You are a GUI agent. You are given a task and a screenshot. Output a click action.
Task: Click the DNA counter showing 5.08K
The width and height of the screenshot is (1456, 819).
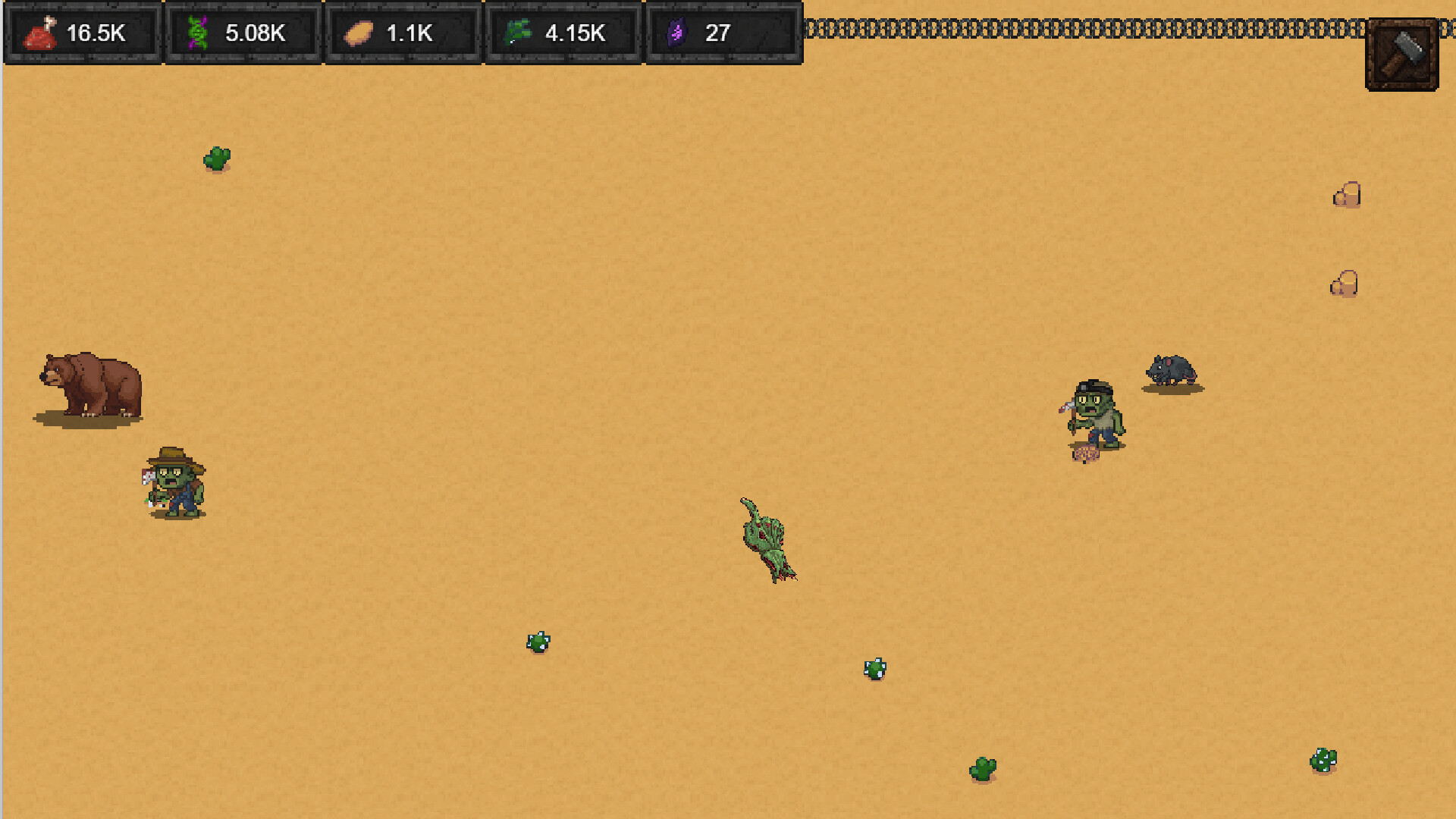tap(255, 33)
